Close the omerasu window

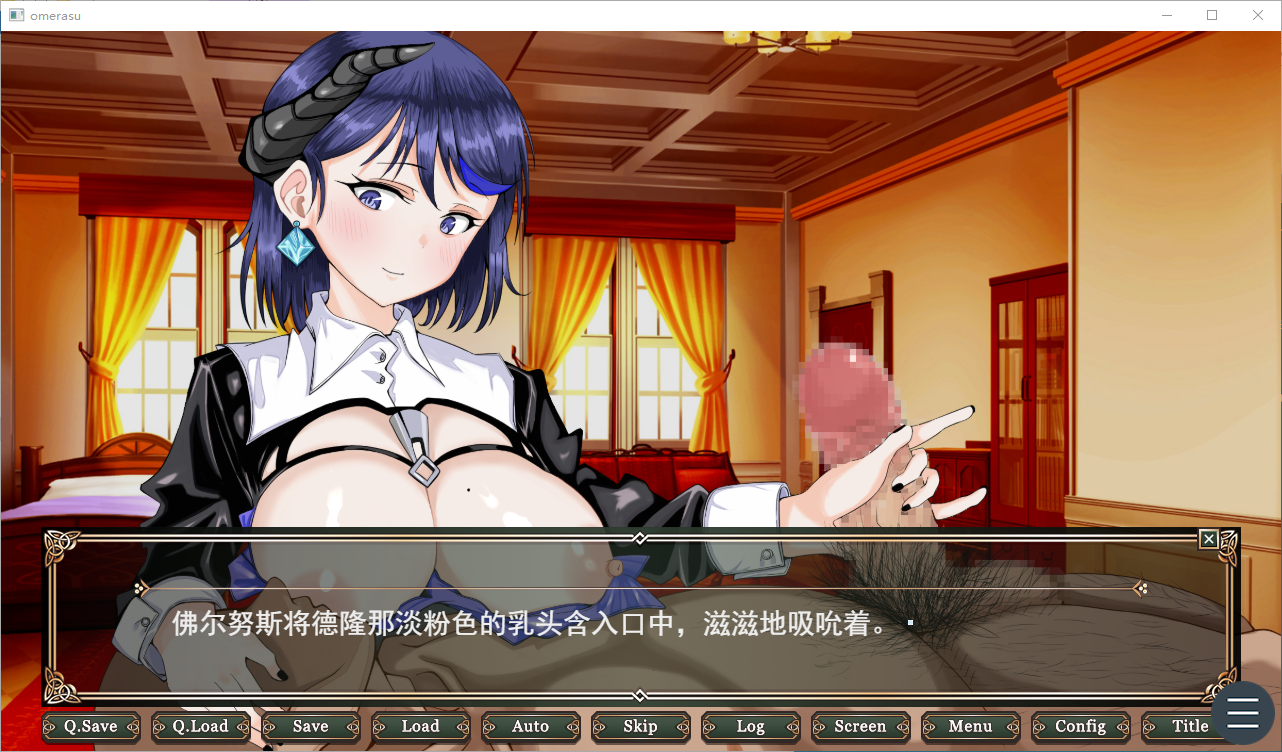click(x=1258, y=15)
